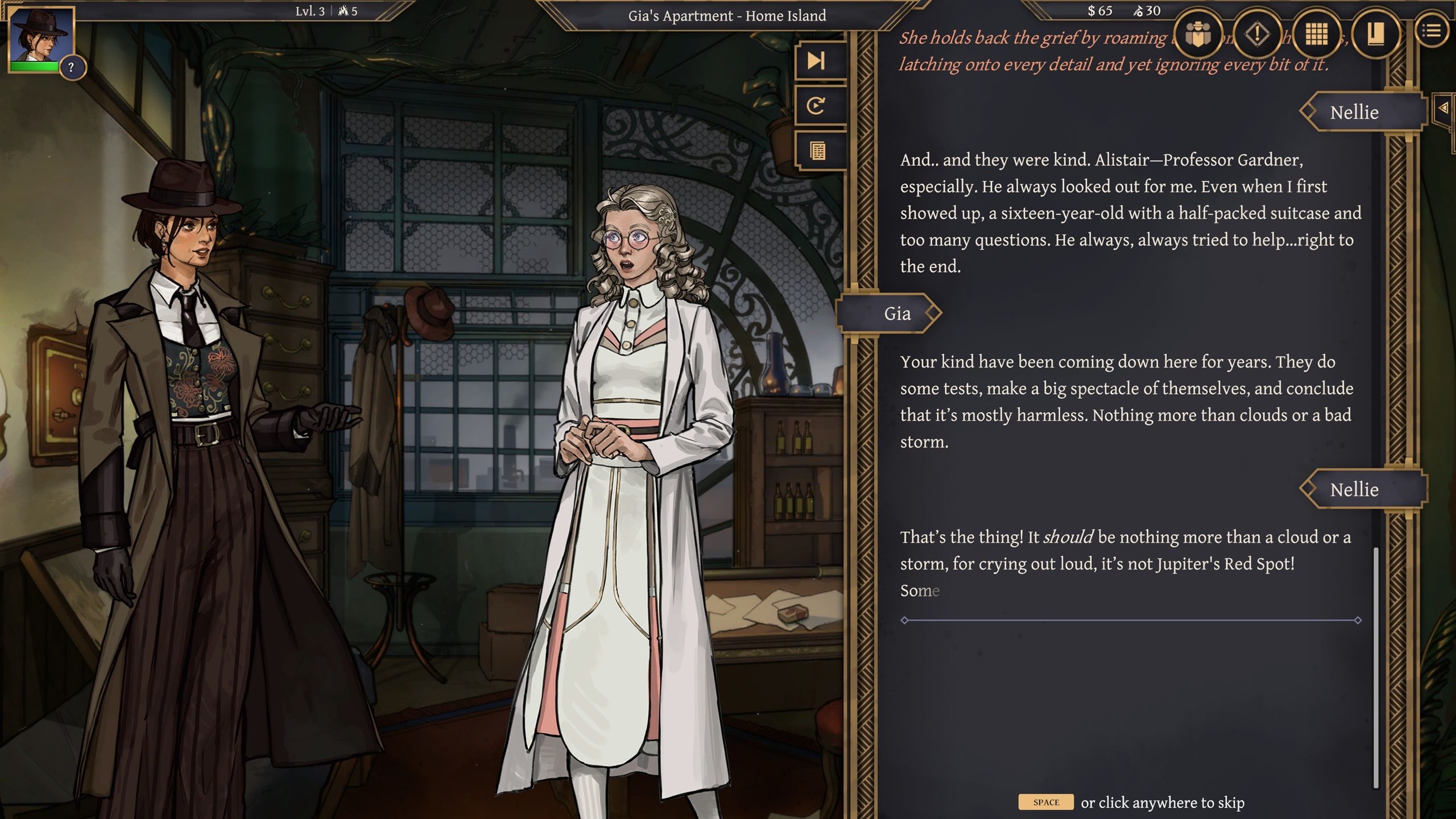Screen dimensions: 1456x819
Task: Open the journal book icon
Action: pos(1375,34)
